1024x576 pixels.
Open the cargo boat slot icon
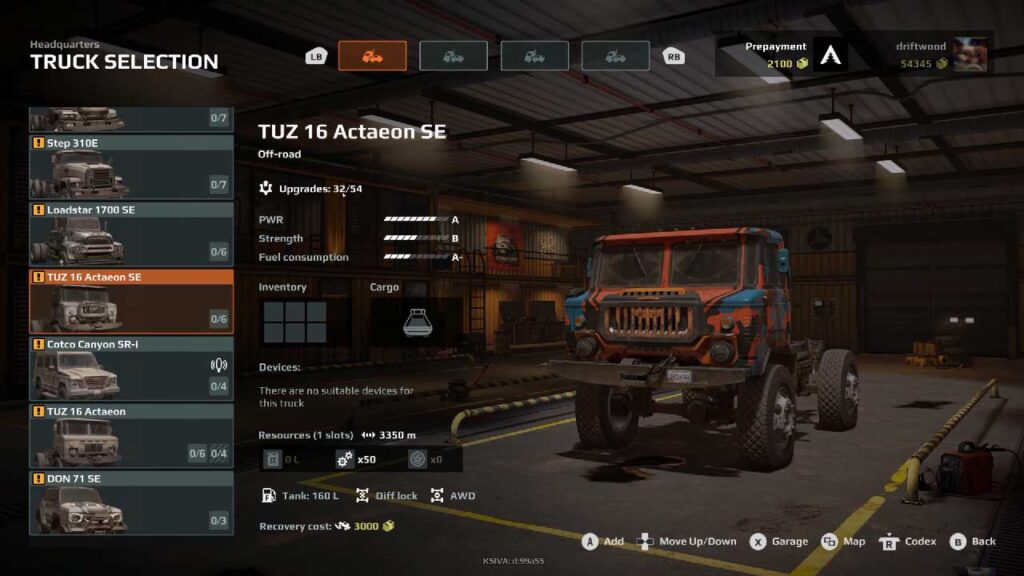pyautogui.click(x=417, y=321)
